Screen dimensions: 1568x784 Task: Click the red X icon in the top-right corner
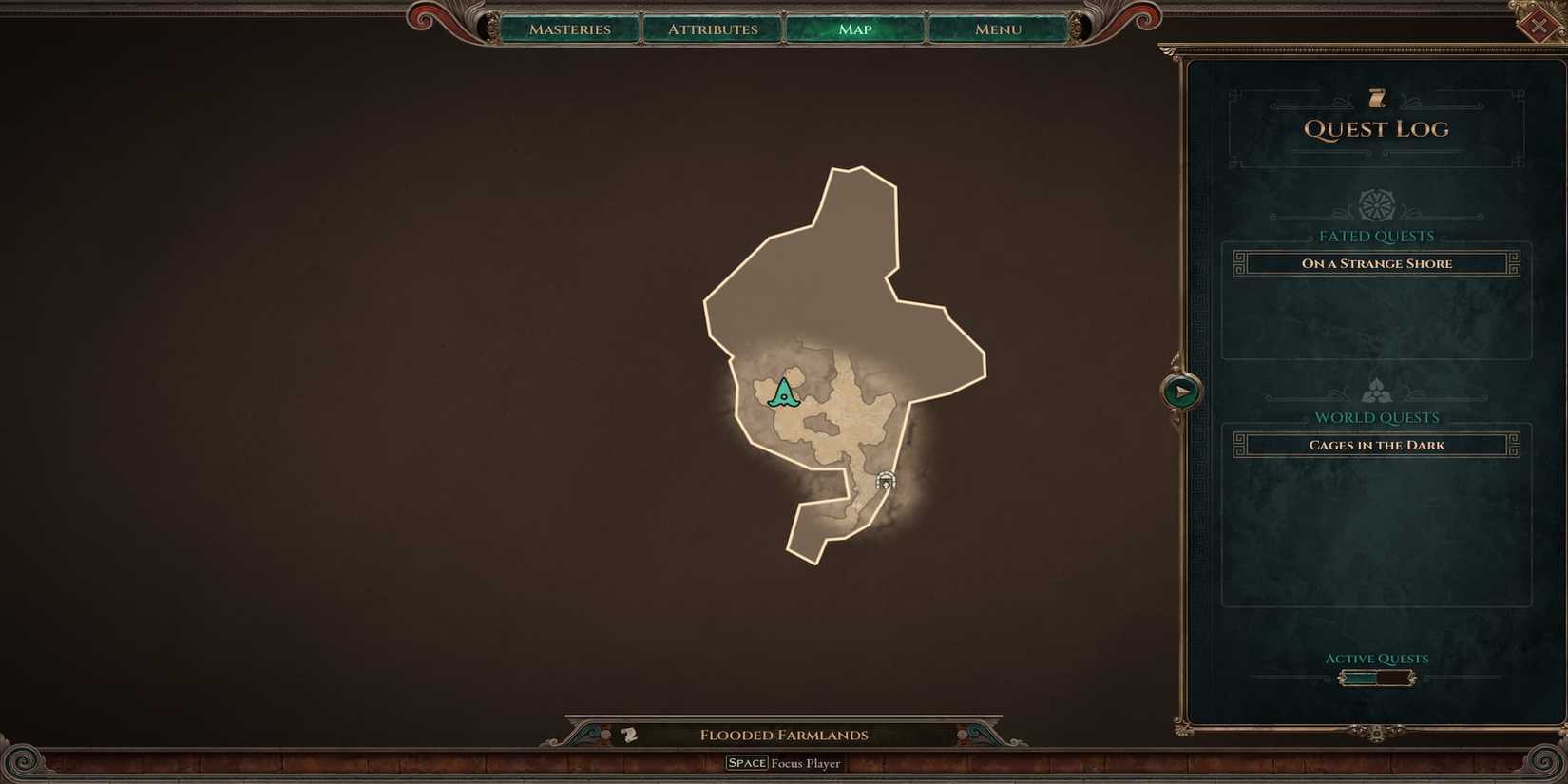1541,24
